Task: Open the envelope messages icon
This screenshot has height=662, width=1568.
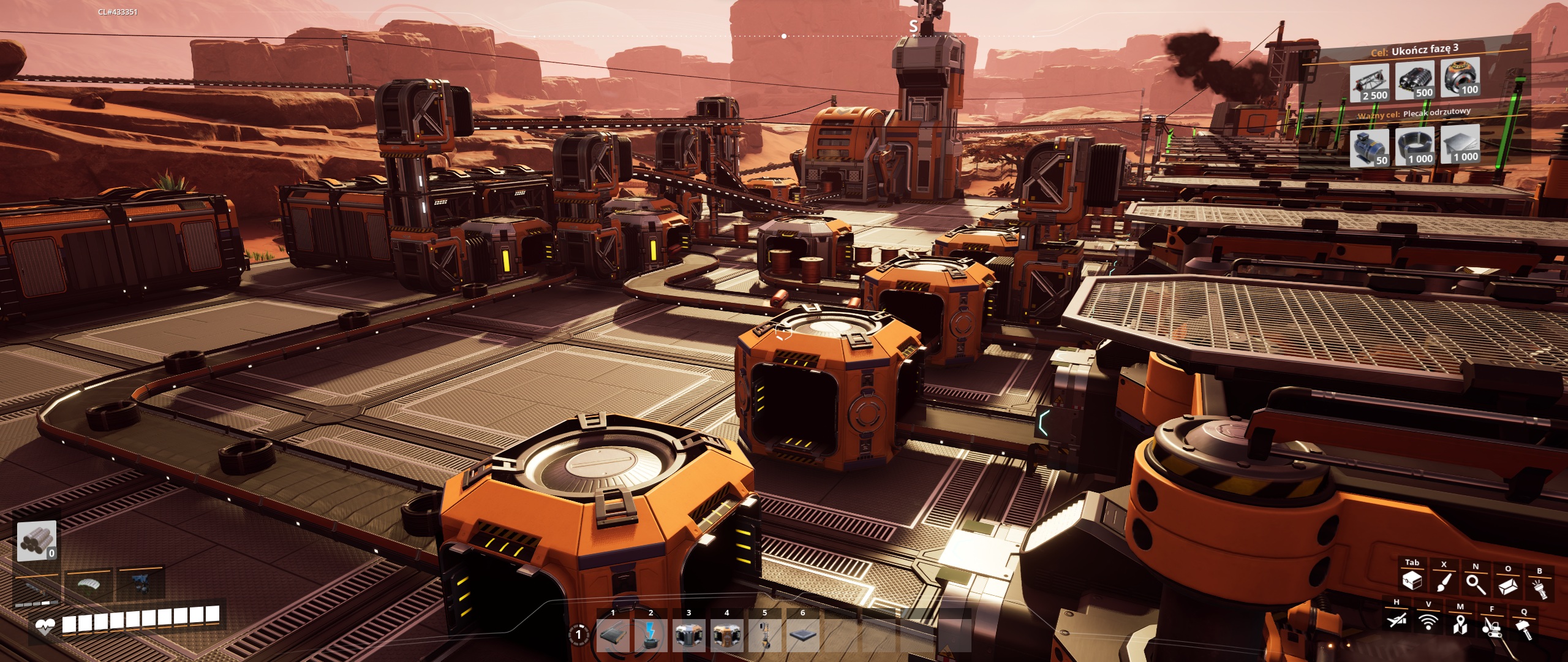Action: [1507, 586]
